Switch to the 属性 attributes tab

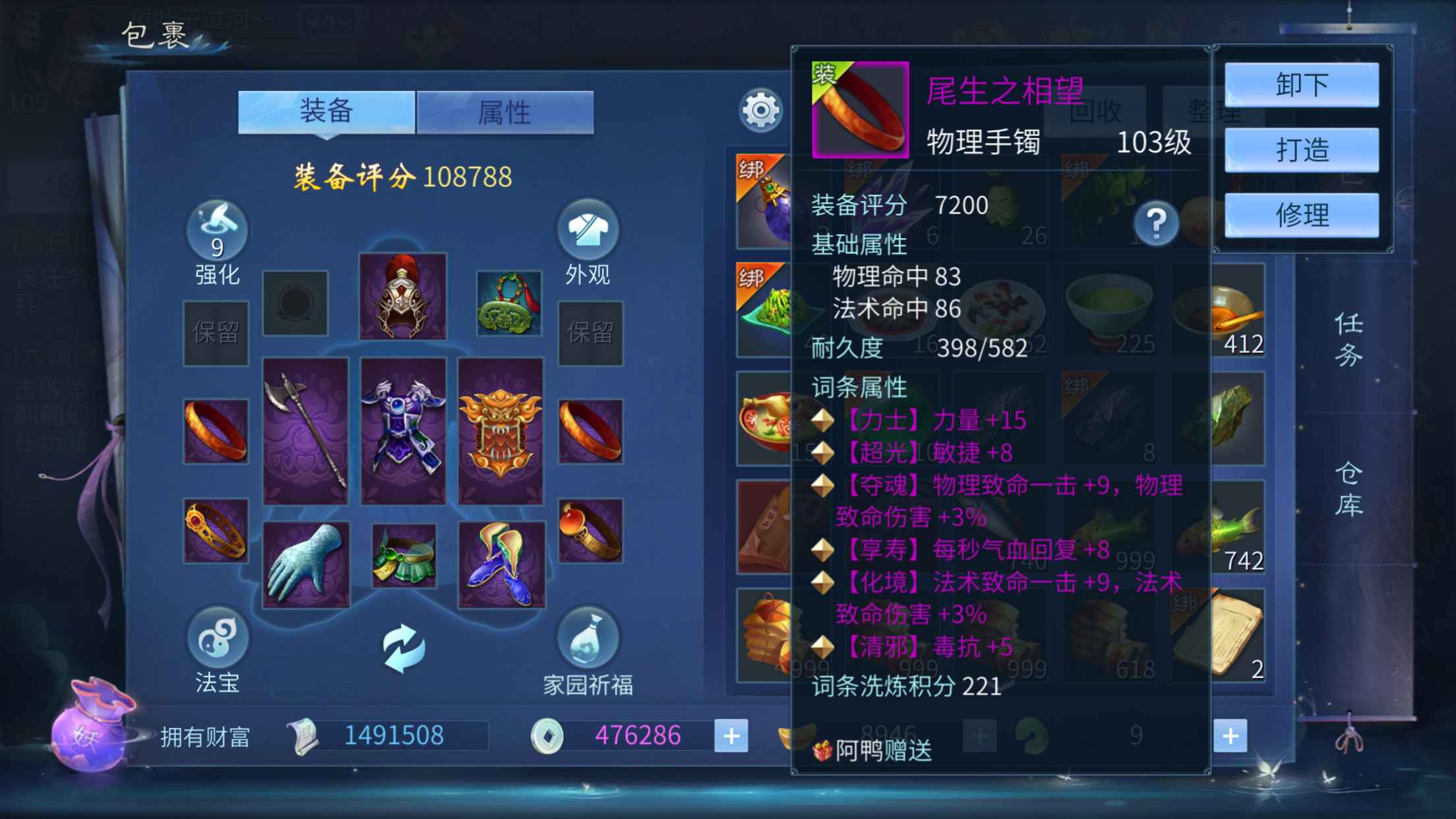(504, 112)
